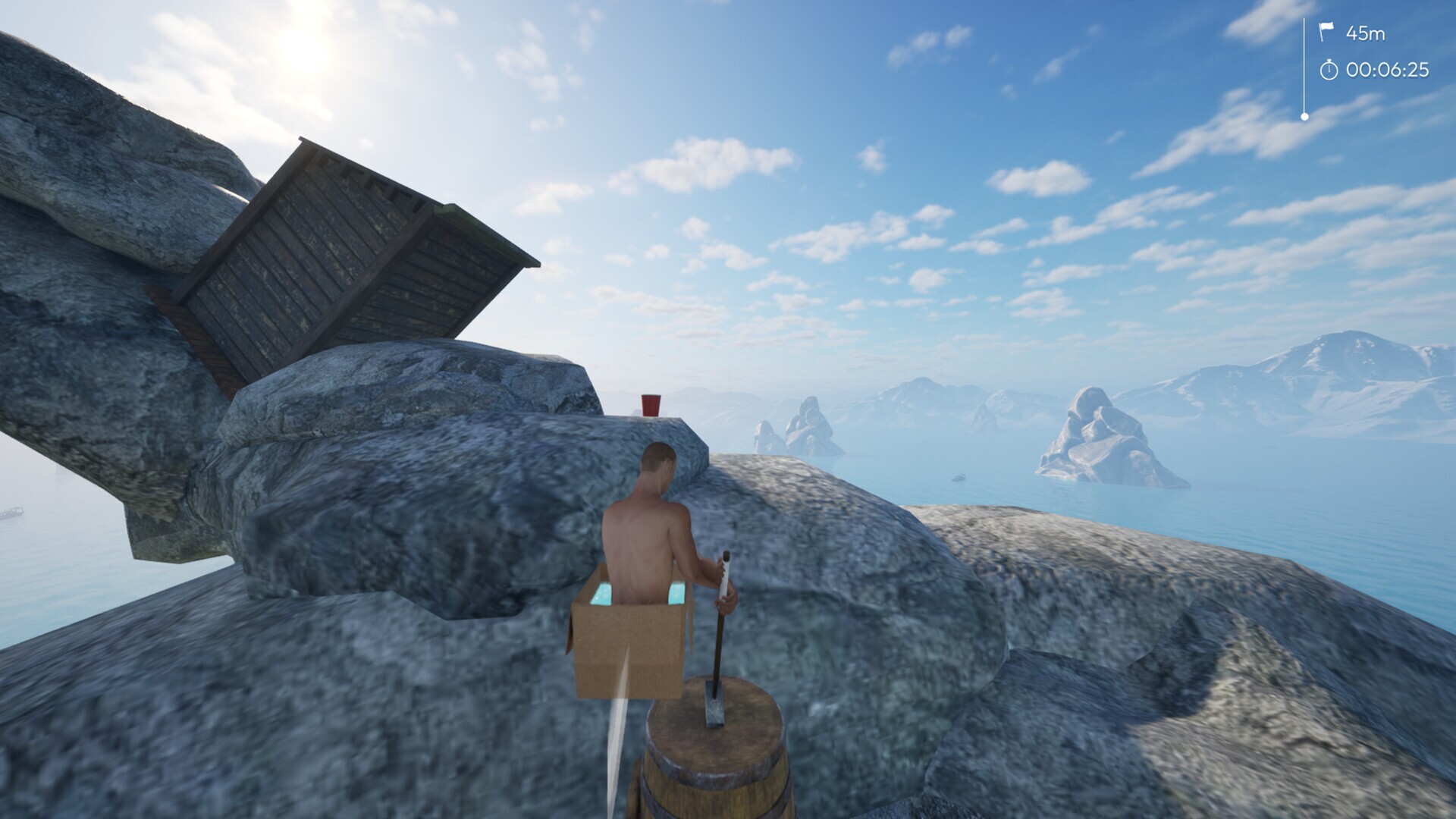The width and height of the screenshot is (1456, 819).
Task: Select the hammer head resting on the barrel
Action: tap(716, 704)
